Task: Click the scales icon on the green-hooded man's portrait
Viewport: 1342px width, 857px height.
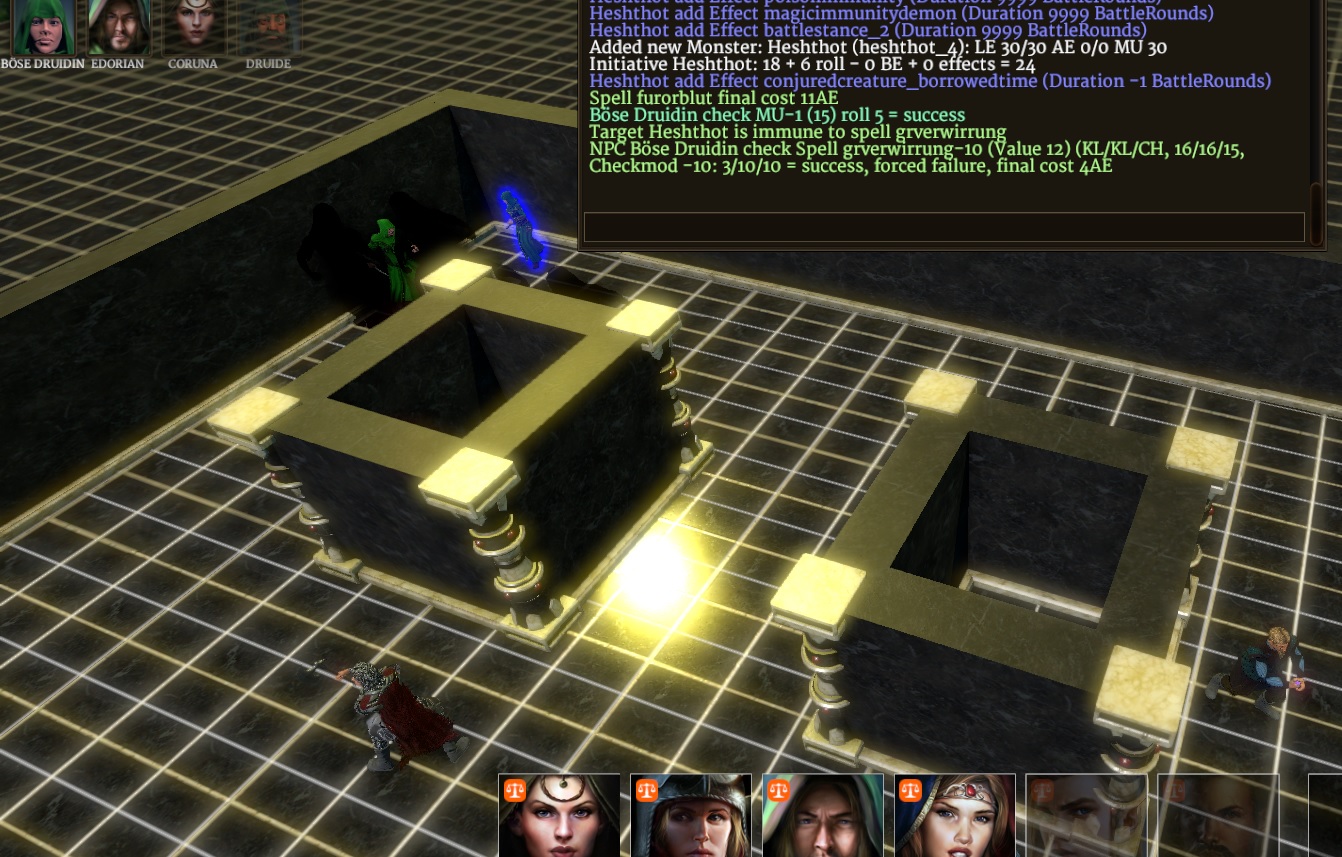Action: (x=779, y=791)
